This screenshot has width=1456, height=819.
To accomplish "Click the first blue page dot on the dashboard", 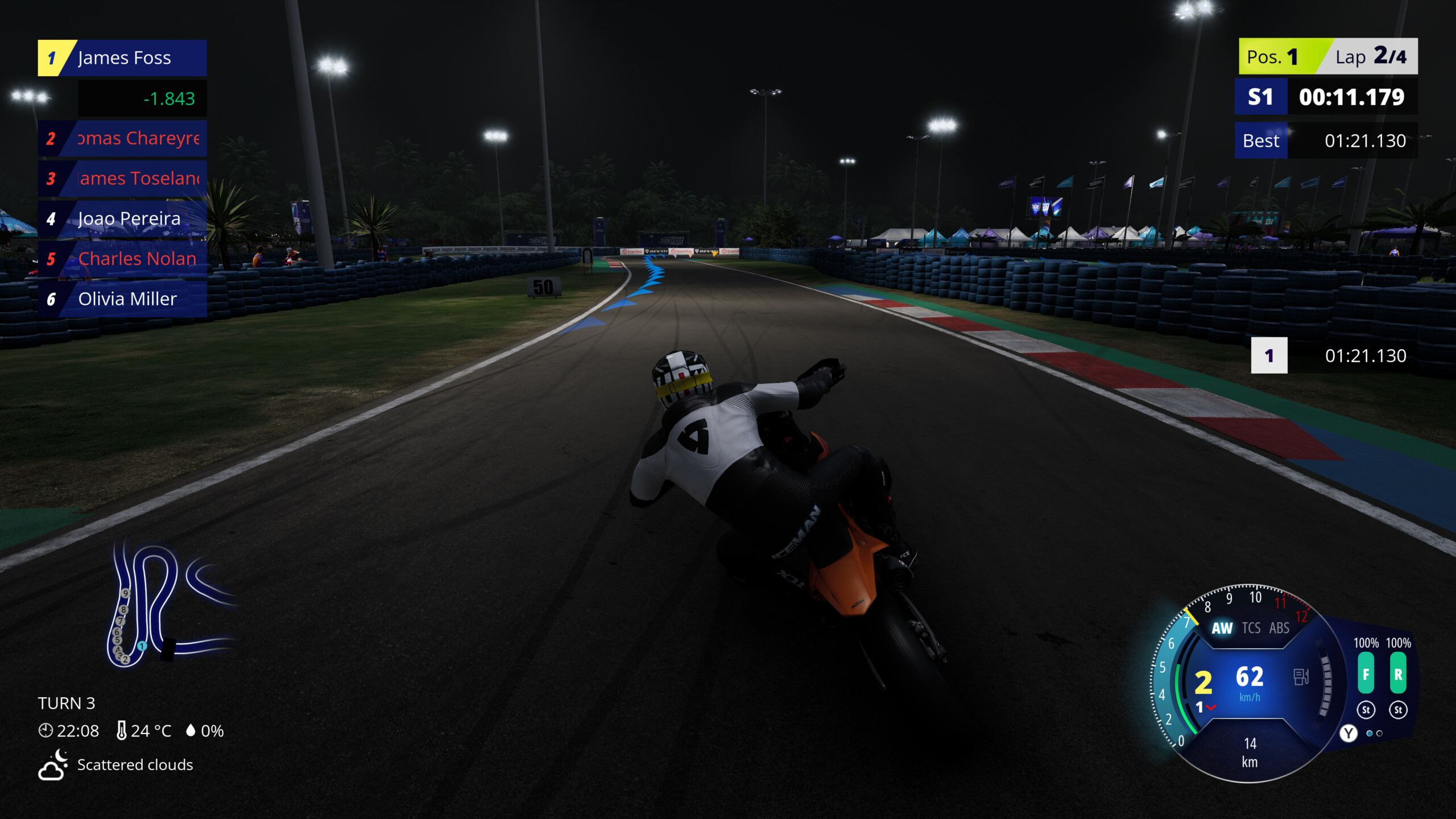I will (1369, 733).
